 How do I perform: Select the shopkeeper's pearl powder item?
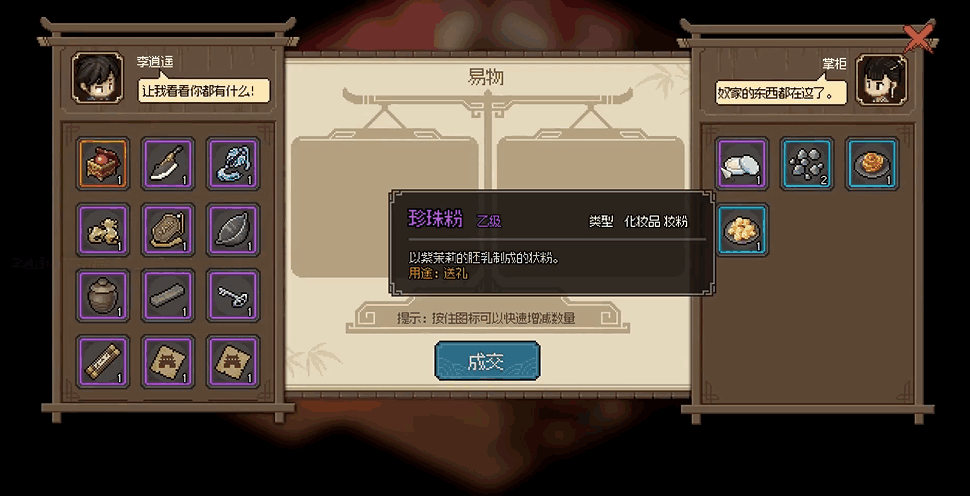[x=742, y=164]
